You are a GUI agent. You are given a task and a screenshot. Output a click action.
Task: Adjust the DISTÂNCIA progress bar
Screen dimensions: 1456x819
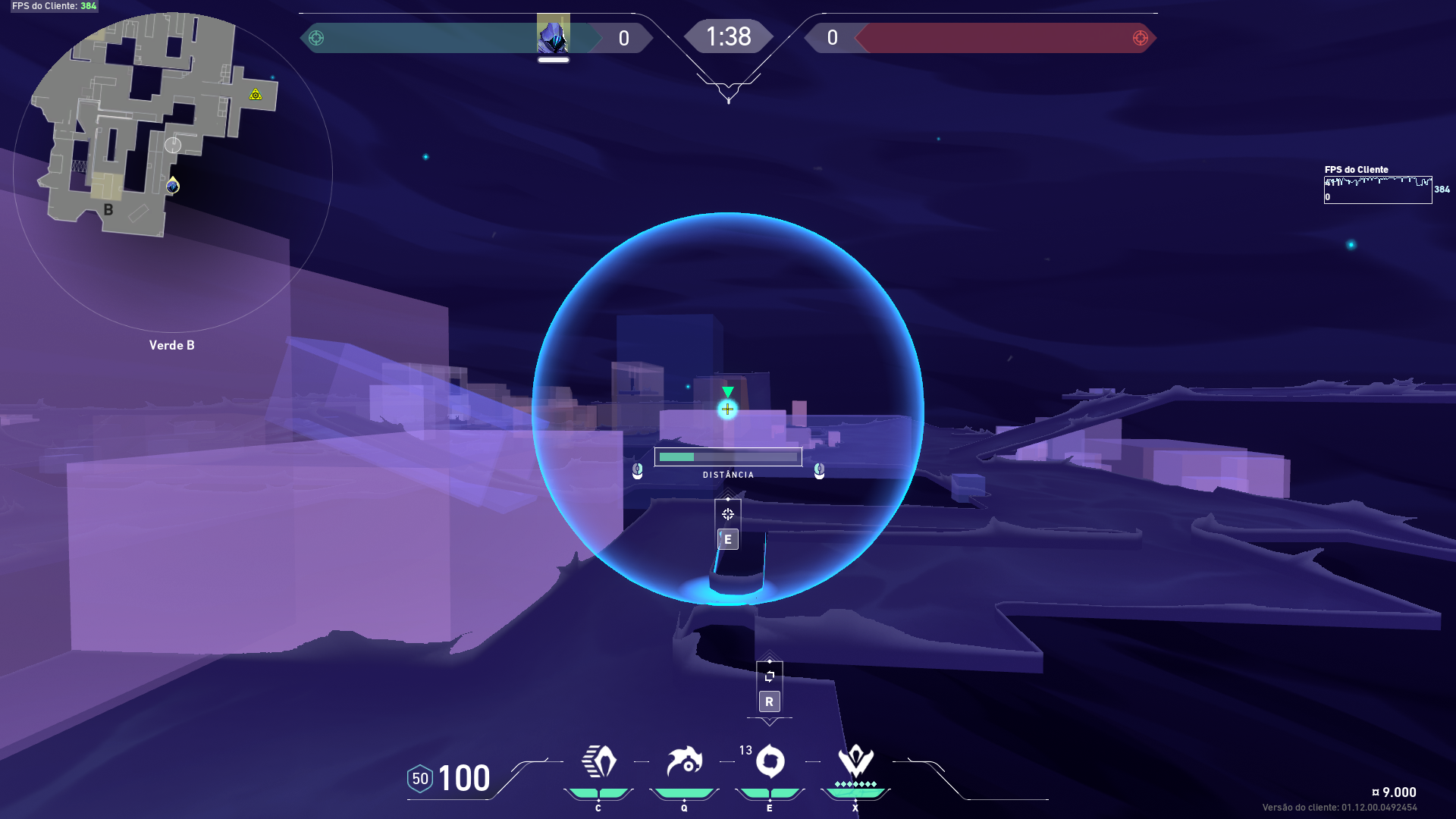click(x=728, y=457)
